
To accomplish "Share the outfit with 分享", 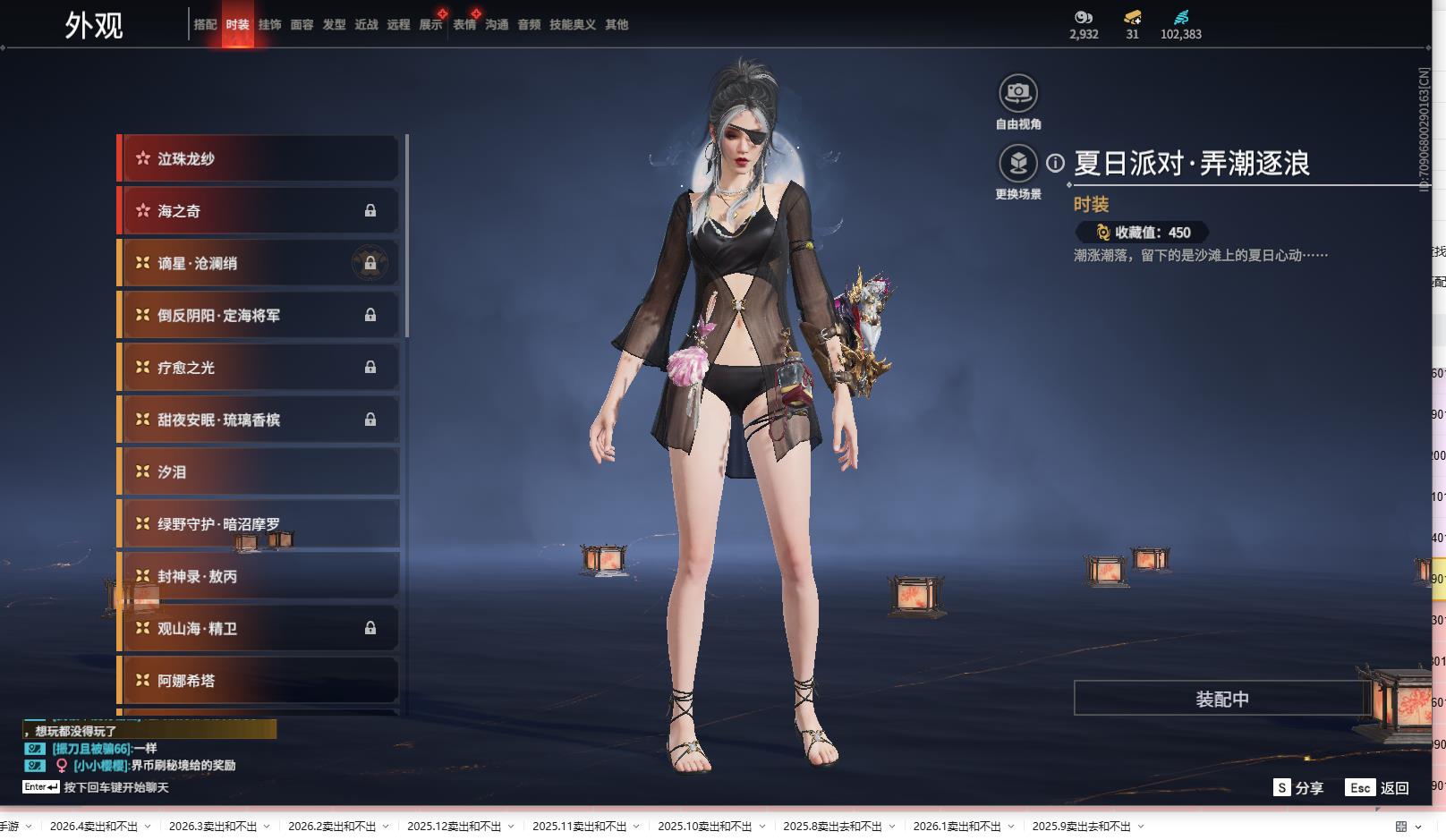I will point(1298,788).
